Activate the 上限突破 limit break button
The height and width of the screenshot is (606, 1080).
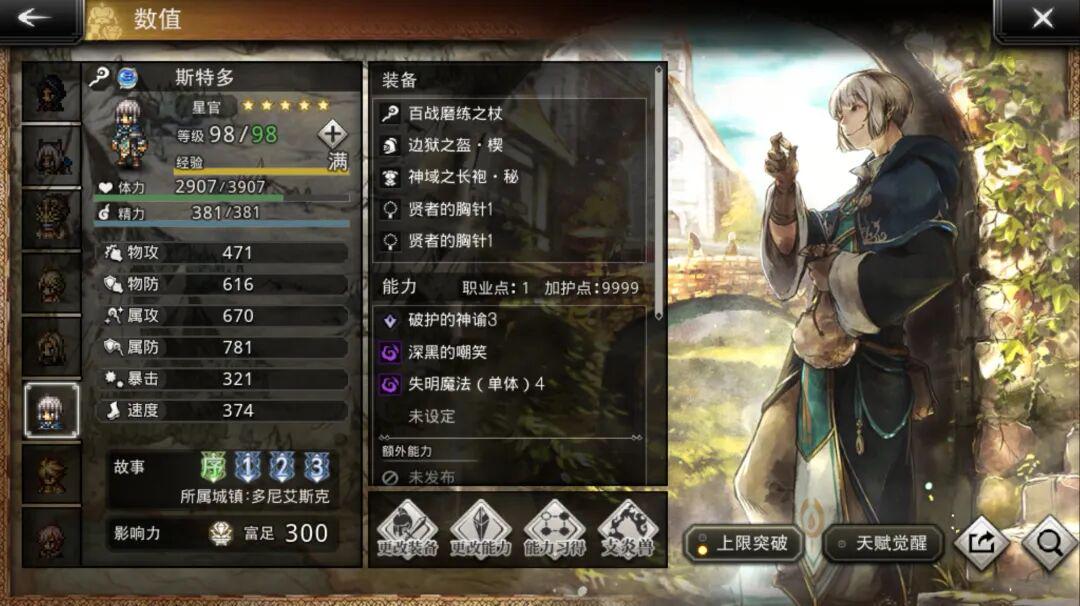tap(743, 544)
